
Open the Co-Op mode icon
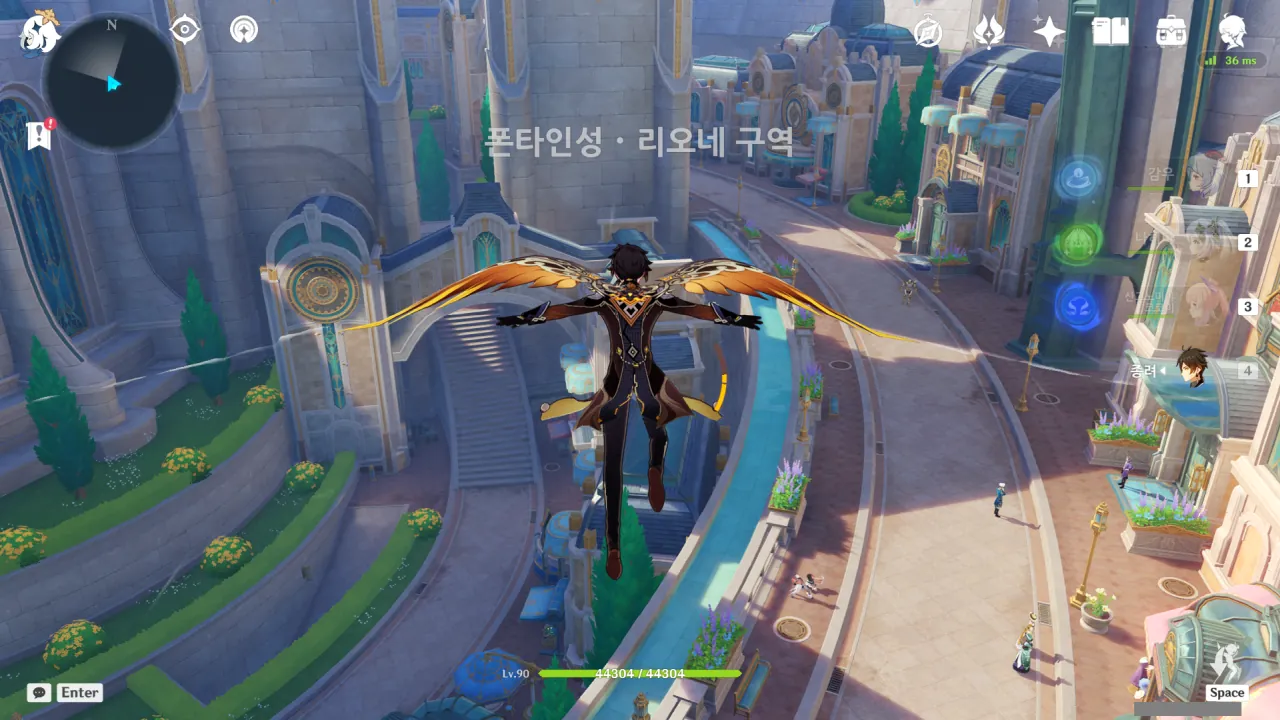point(243,30)
